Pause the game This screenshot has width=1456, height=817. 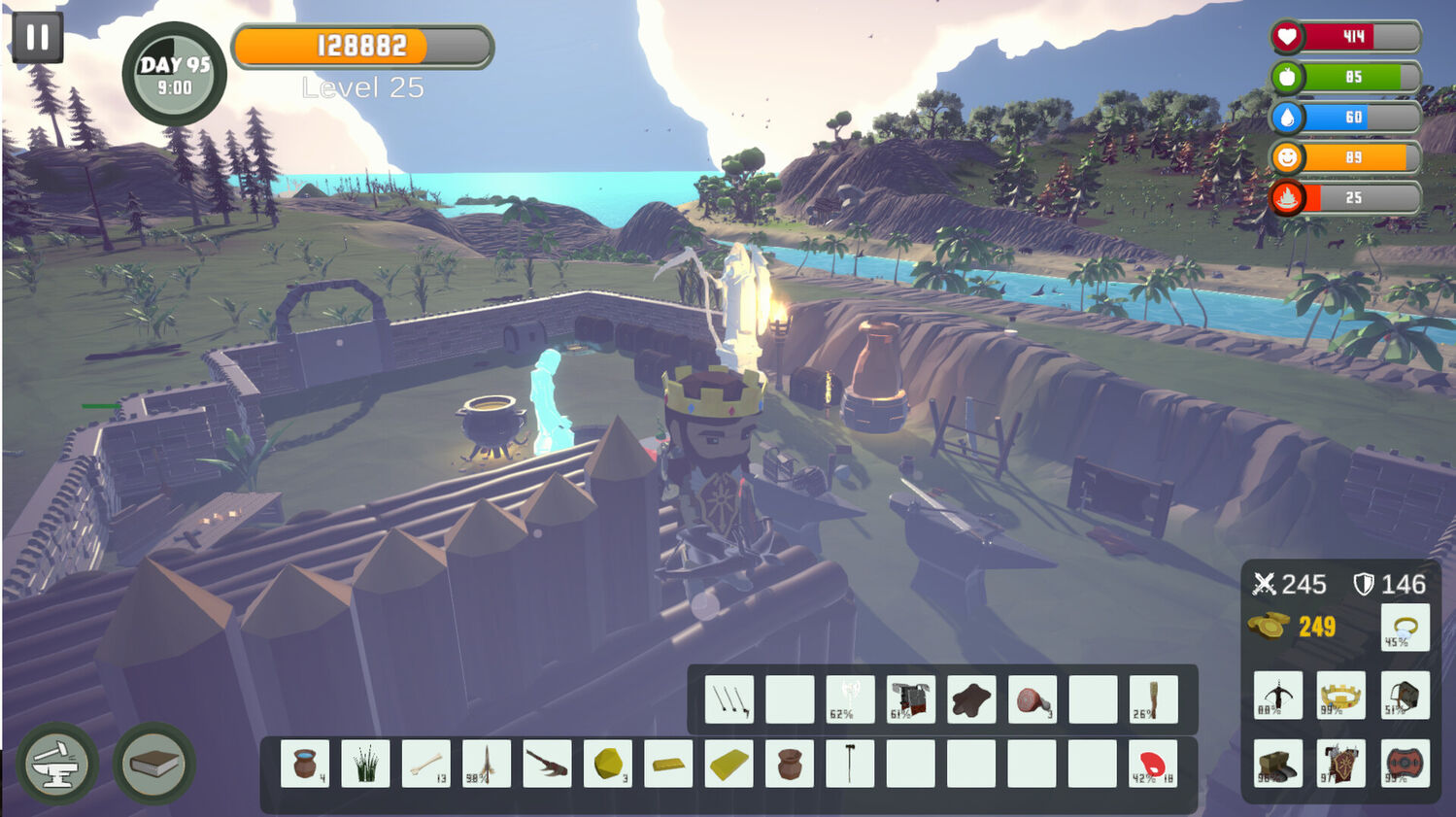(x=38, y=38)
